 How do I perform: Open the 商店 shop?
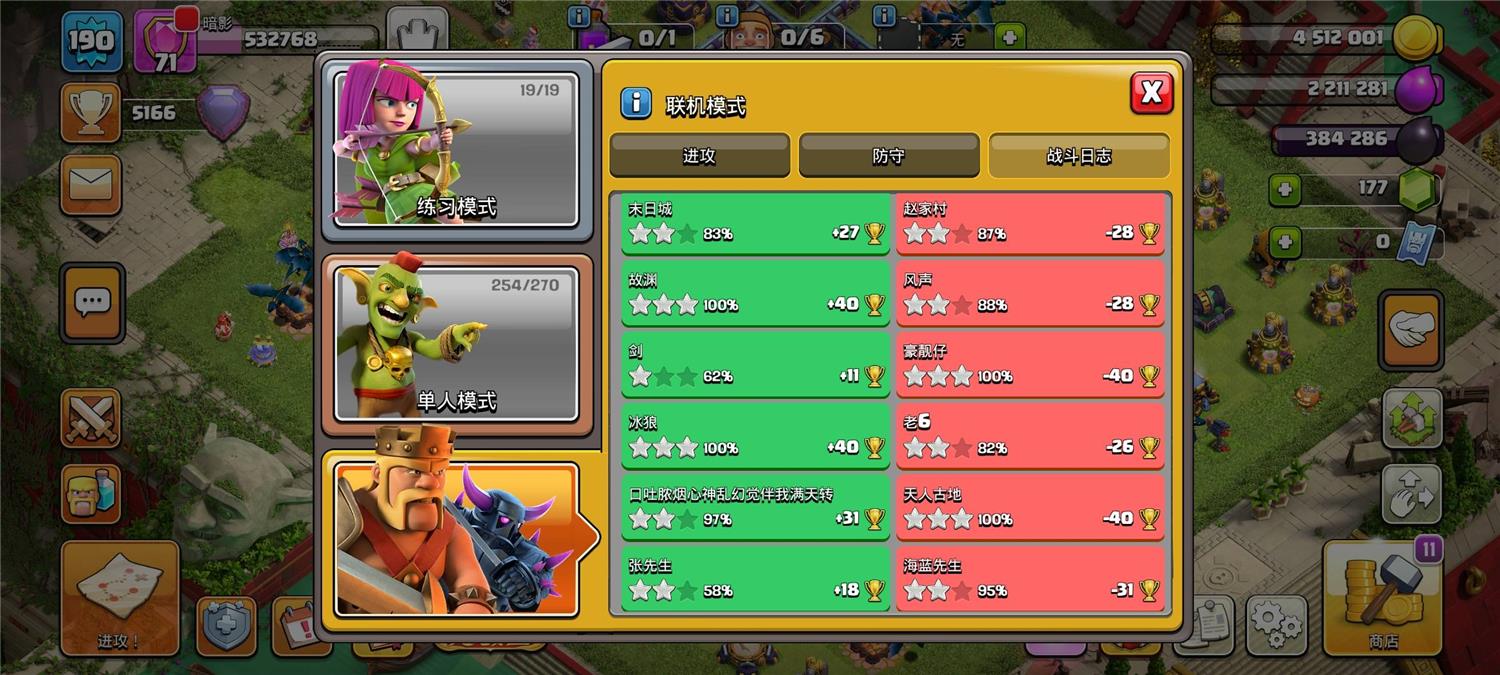1384,598
